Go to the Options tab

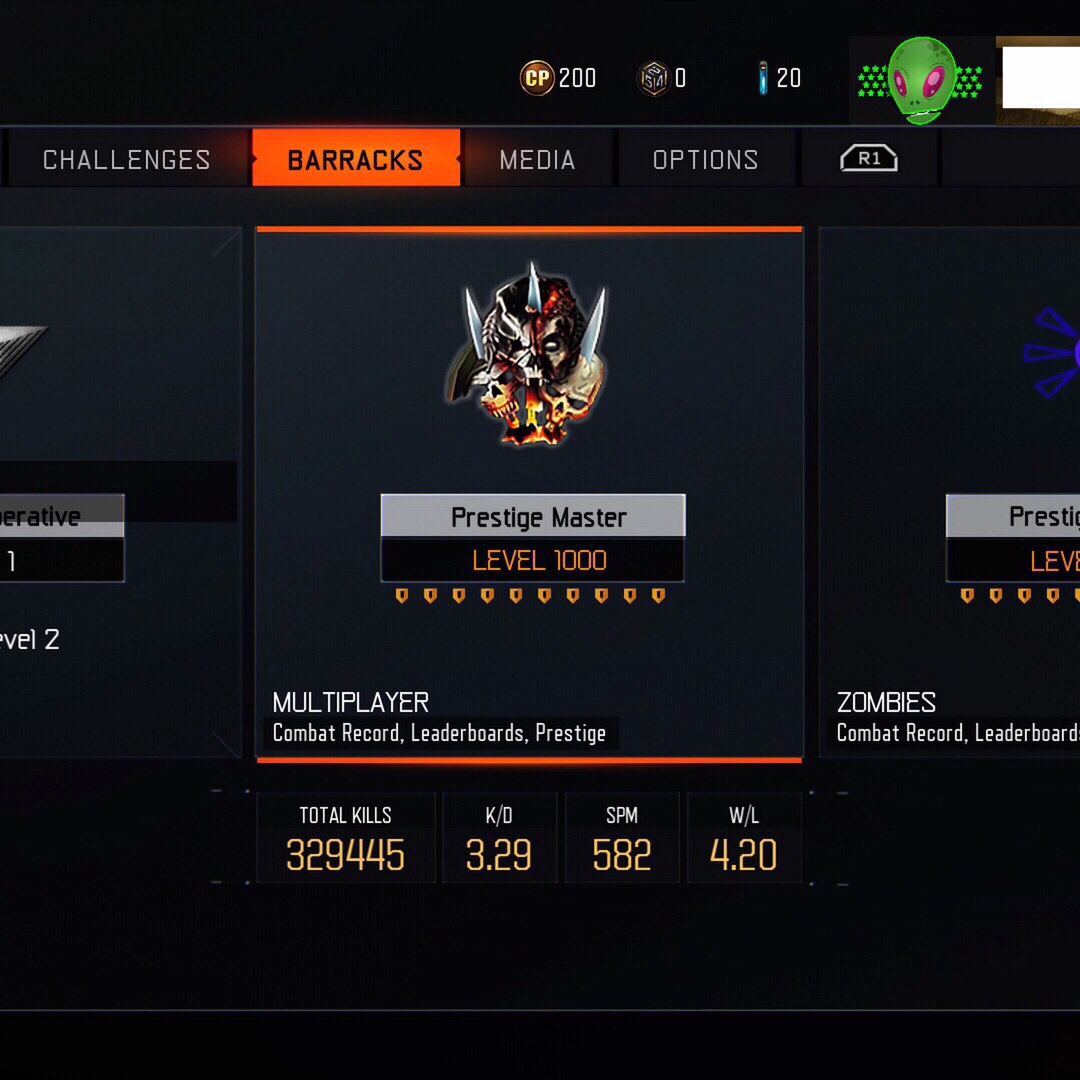point(705,160)
